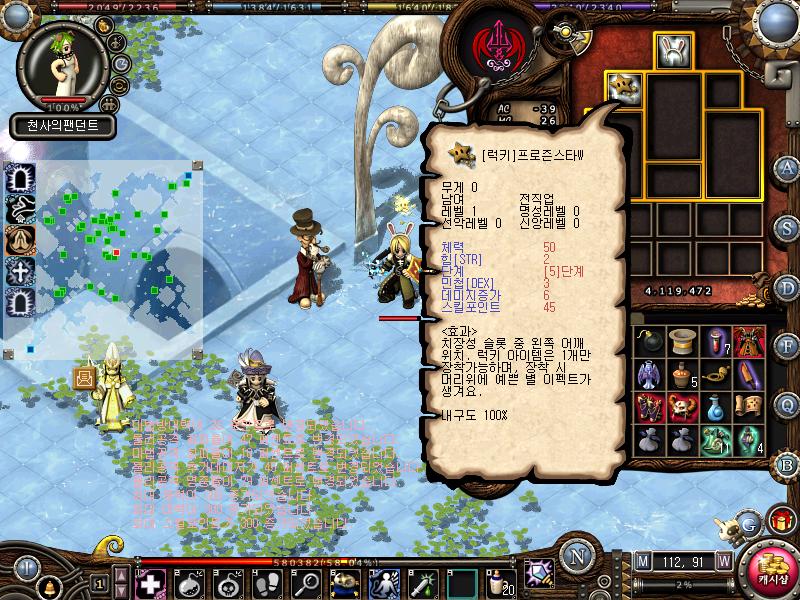Viewport: 800px width, 600px height.
Task: Click the N compass button
Action: click(x=575, y=556)
